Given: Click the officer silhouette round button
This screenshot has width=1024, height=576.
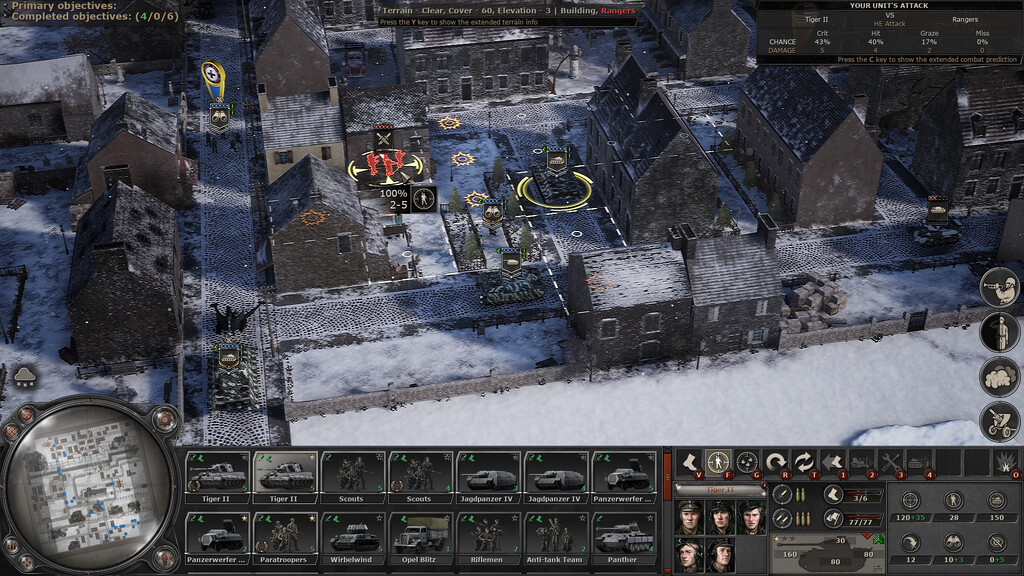Looking at the screenshot, I should tap(999, 332).
